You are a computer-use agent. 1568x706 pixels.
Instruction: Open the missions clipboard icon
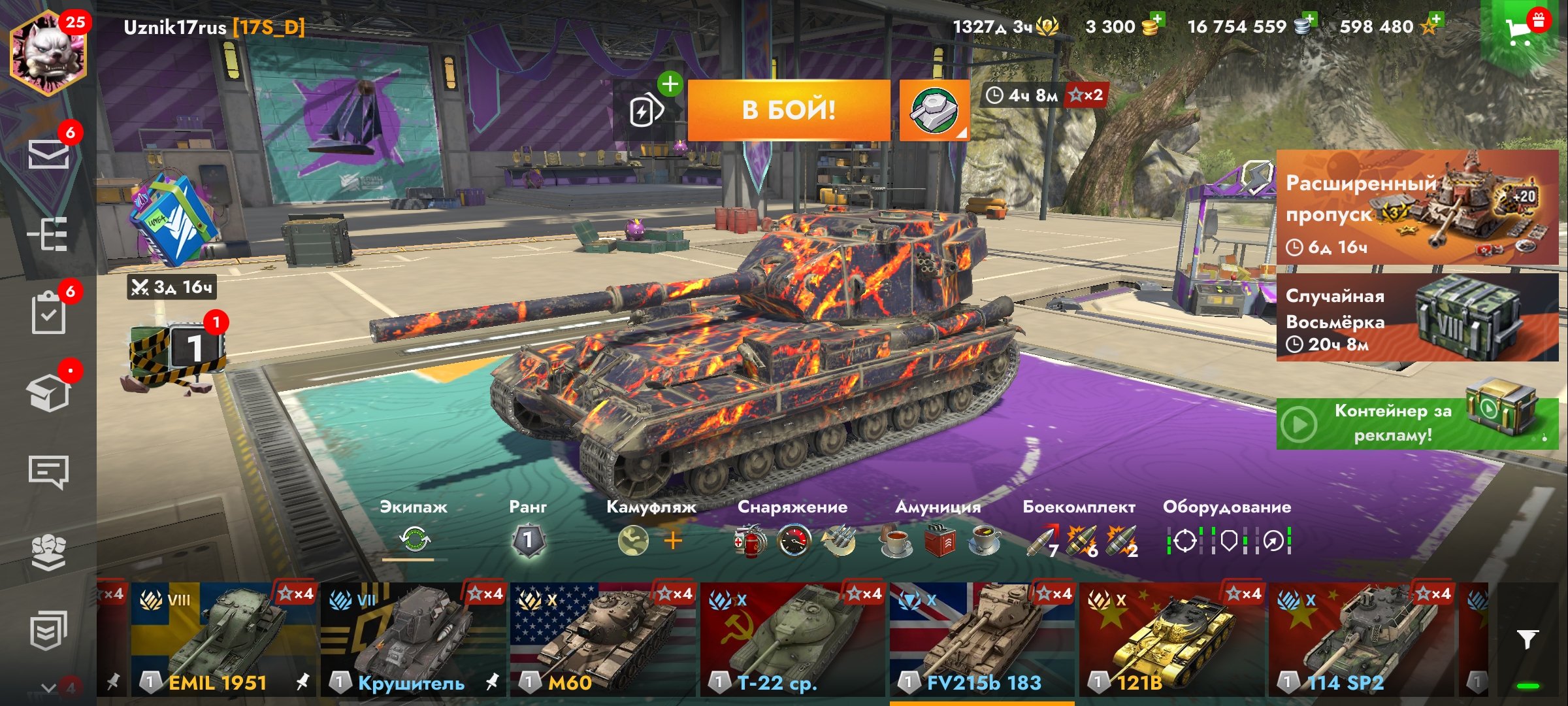point(48,312)
